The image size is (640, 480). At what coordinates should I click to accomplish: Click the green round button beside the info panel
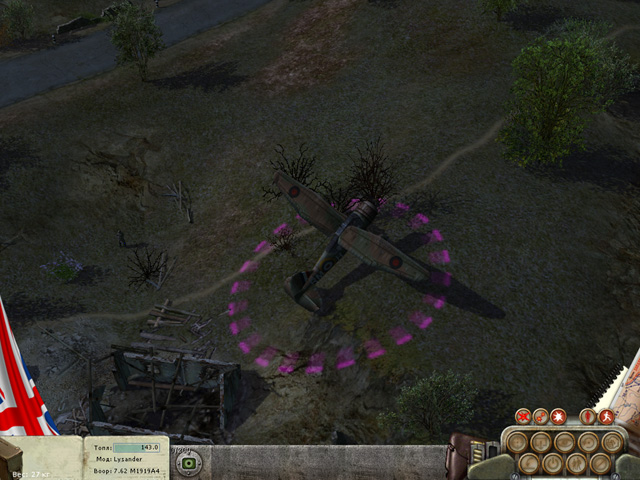tap(188, 463)
